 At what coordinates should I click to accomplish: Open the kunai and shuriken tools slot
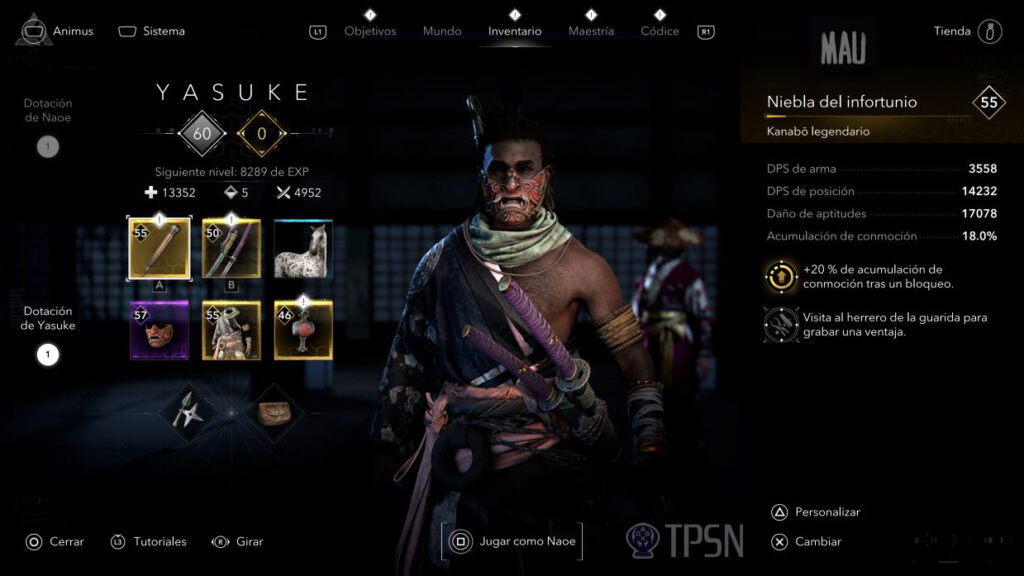pos(188,411)
